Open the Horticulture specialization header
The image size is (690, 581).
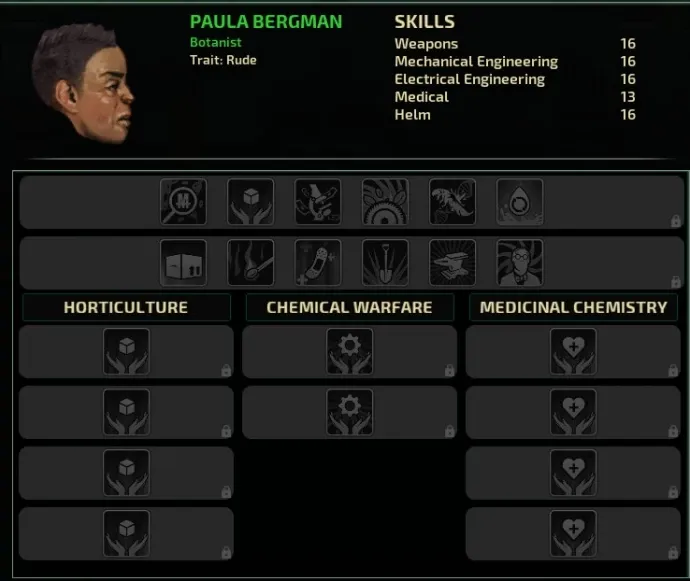126,307
